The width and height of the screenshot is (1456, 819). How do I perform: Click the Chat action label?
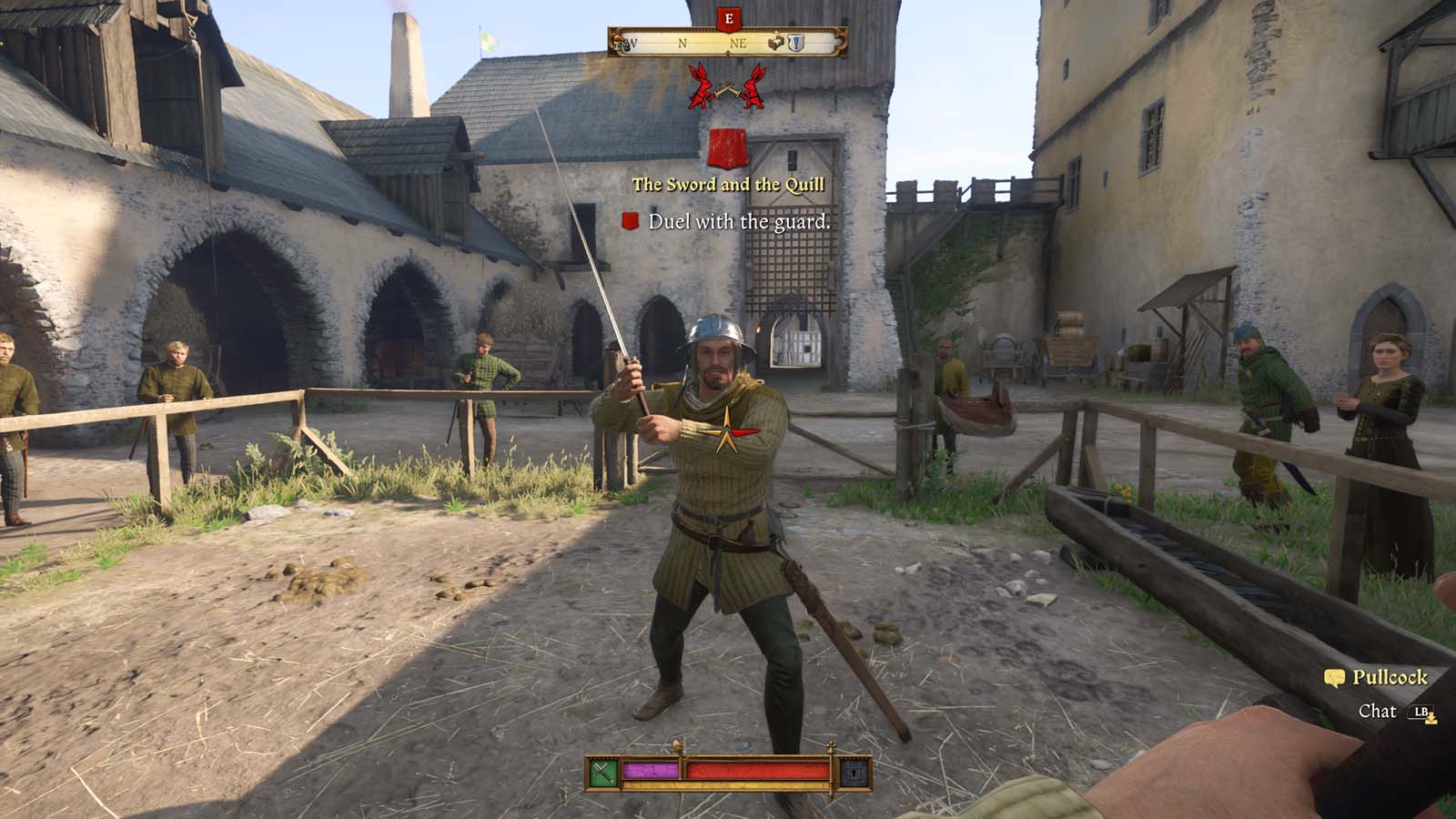pyautogui.click(x=1378, y=710)
